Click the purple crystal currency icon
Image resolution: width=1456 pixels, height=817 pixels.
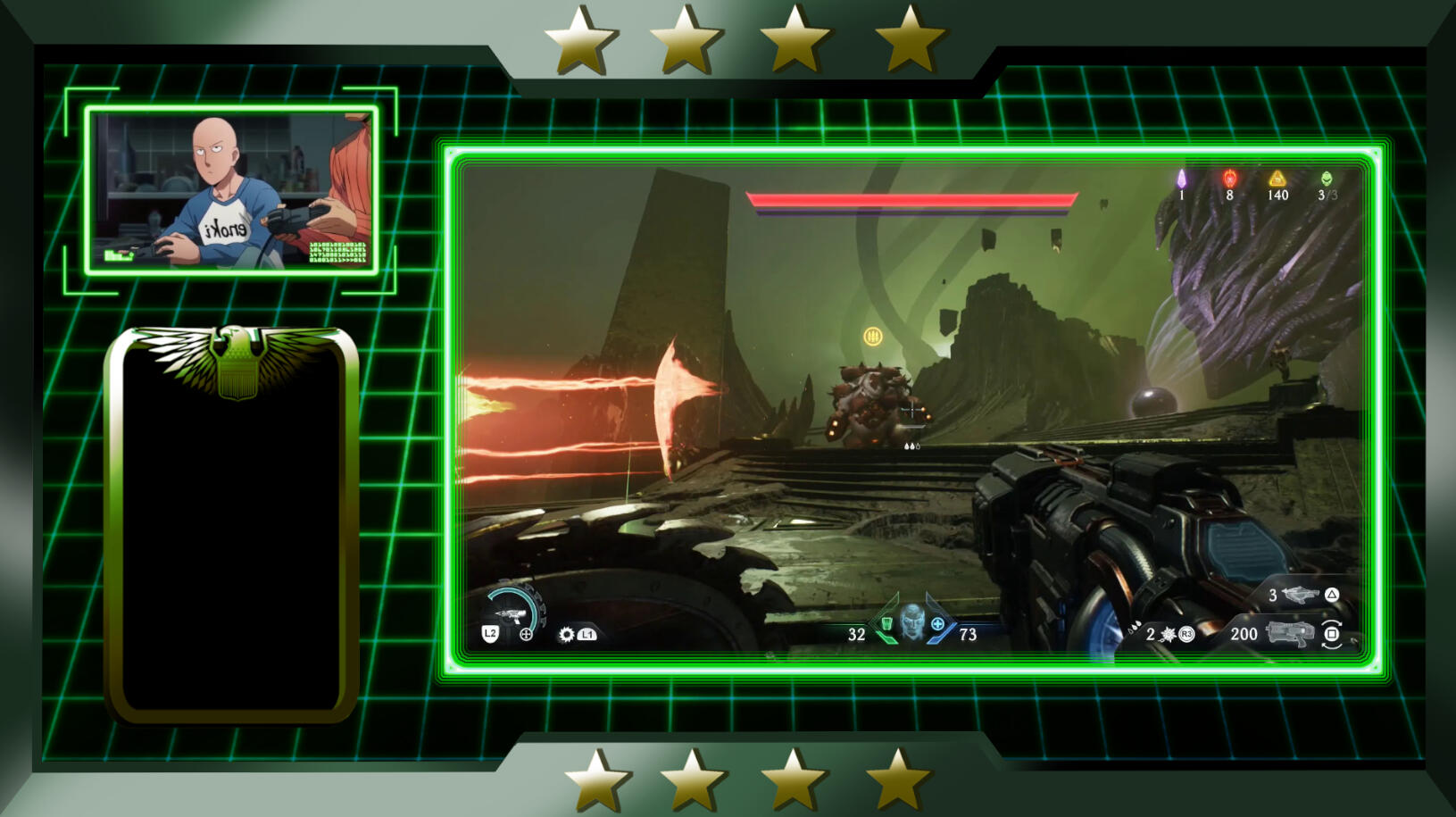coord(1181,179)
